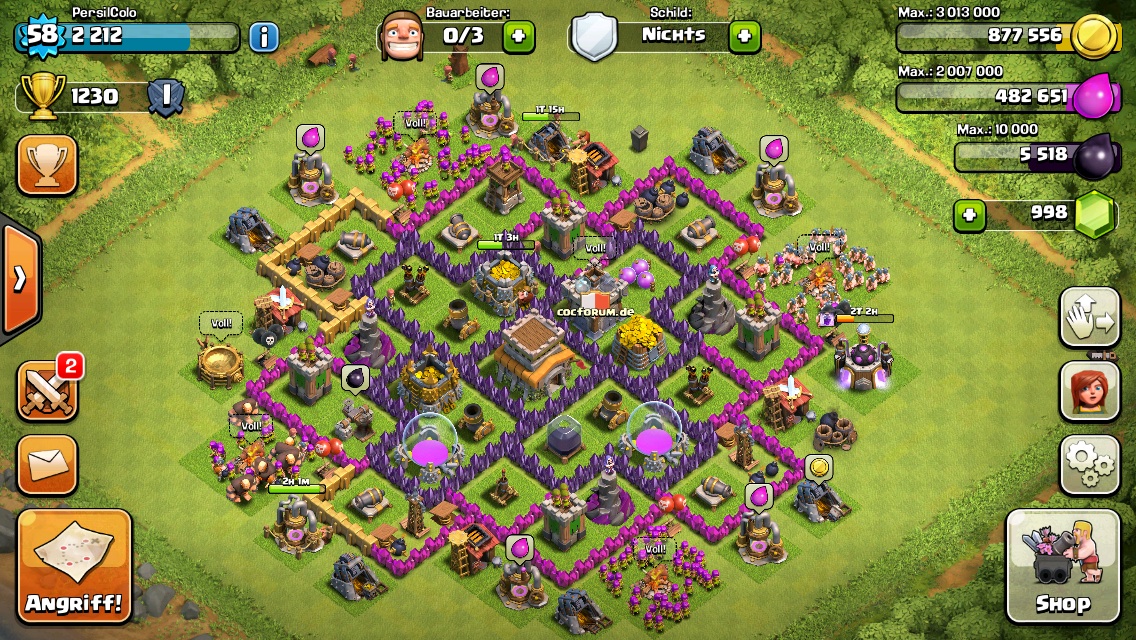Open the red-haired friend profile button
The height and width of the screenshot is (640, 1136).
[1089, 391]
